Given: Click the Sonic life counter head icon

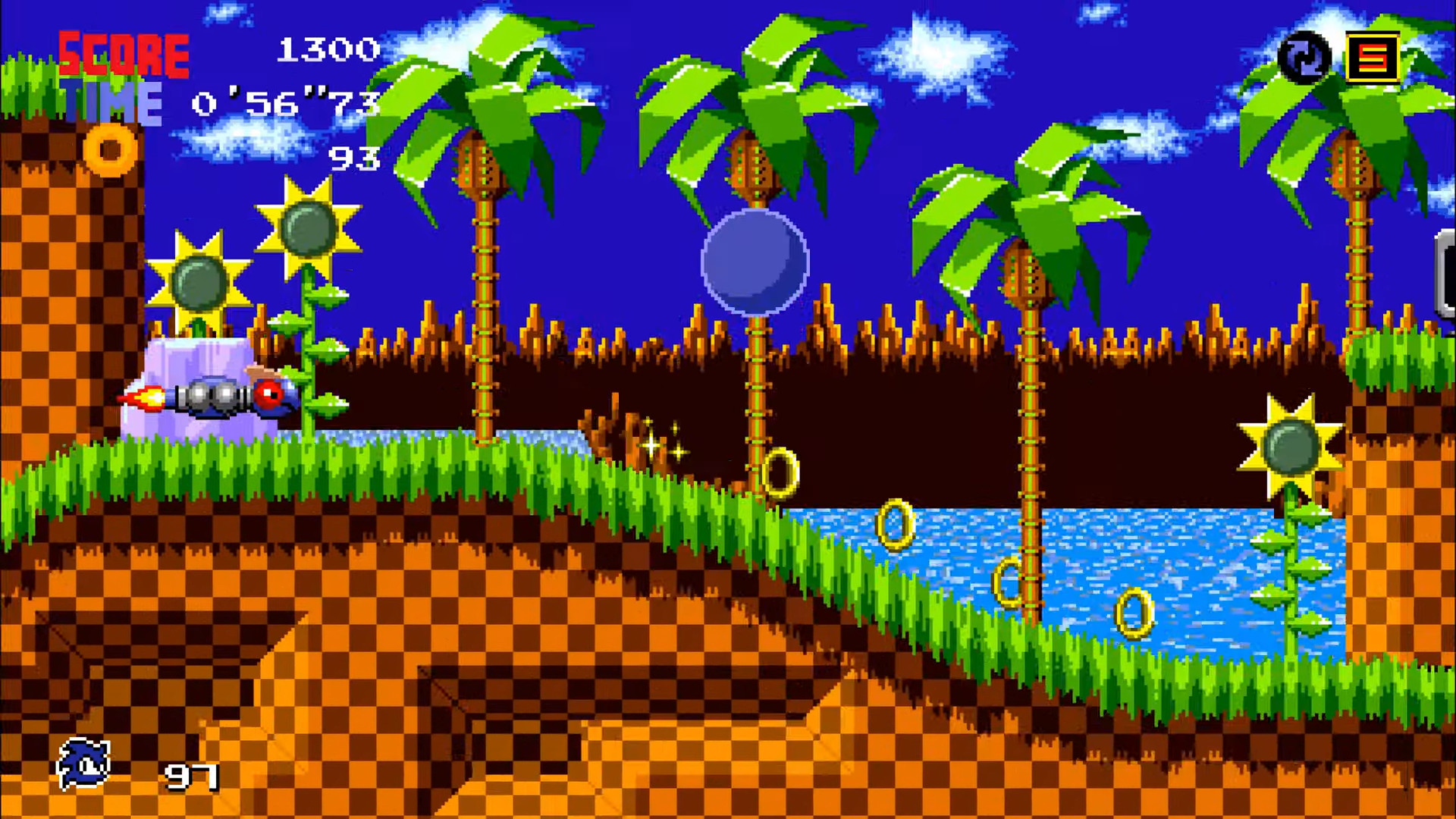Looking at the screenshot, I should 86,761.
